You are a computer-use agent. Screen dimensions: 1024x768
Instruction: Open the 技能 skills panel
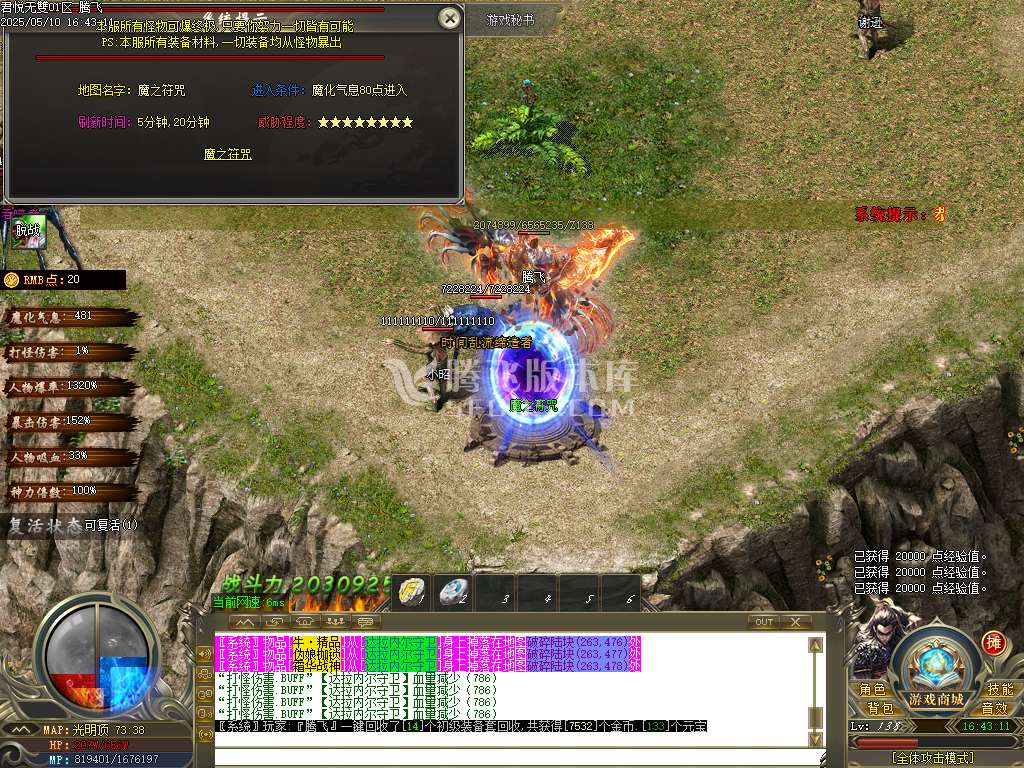tap(999, 690)
